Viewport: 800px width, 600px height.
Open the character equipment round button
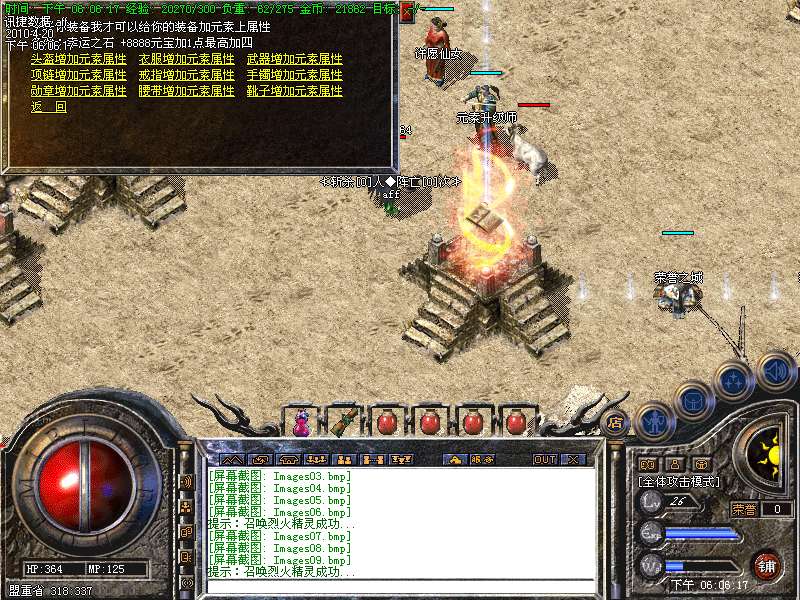tap(653, 422)
